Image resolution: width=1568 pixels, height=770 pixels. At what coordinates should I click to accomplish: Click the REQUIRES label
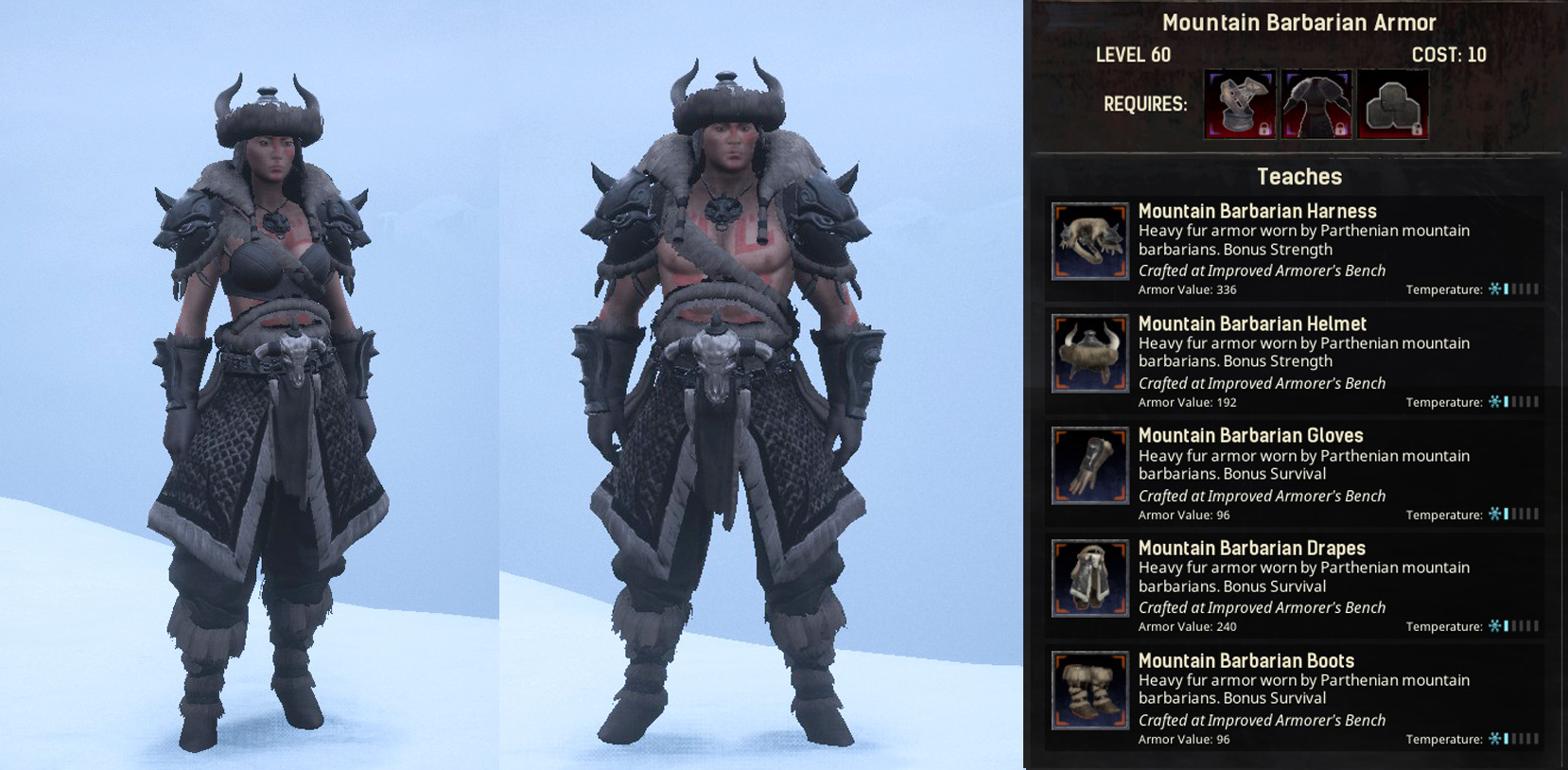pos(1144,104)
